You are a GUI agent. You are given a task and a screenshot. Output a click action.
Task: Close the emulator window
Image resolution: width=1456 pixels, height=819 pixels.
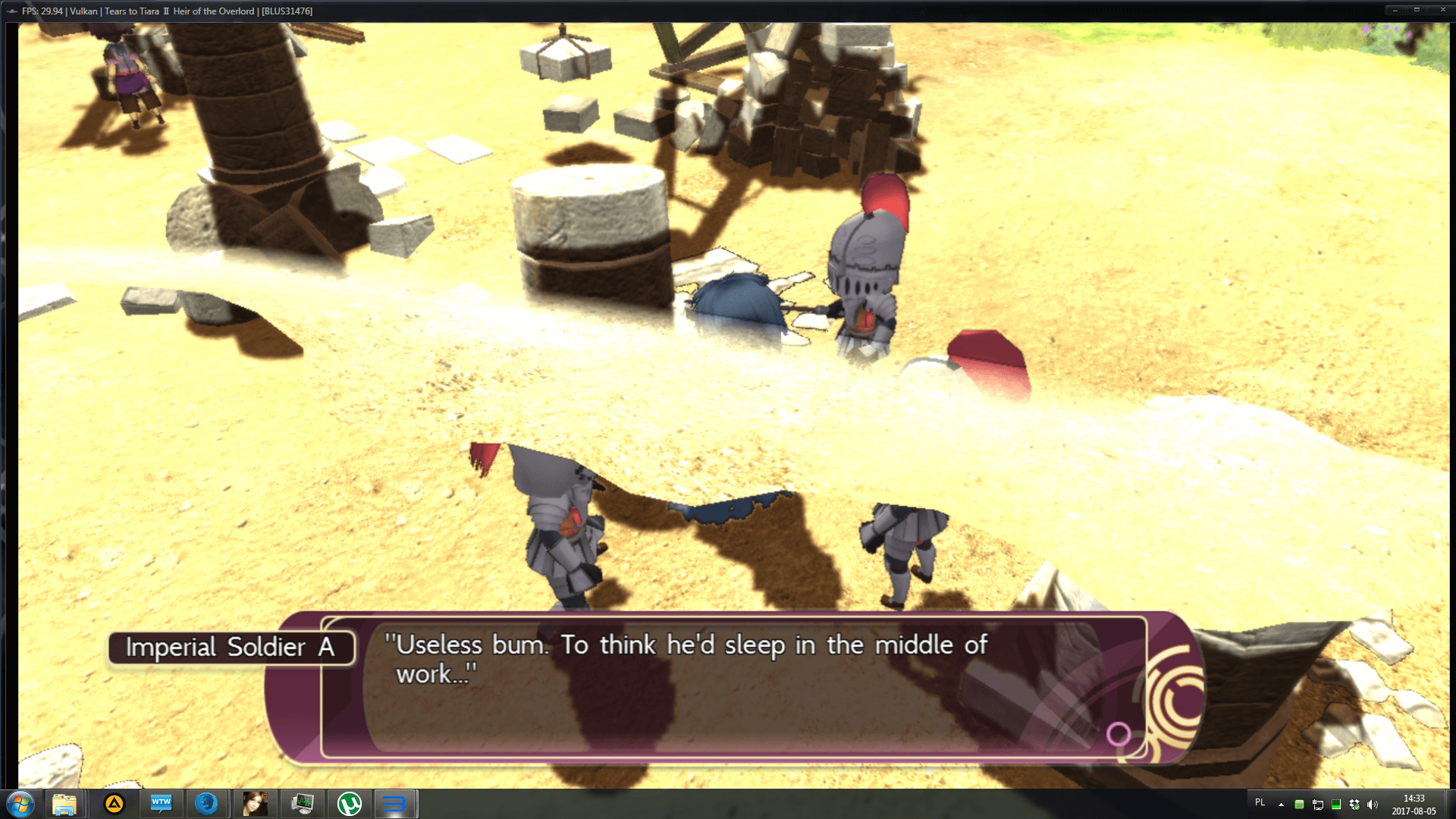tap(1442, 10)
